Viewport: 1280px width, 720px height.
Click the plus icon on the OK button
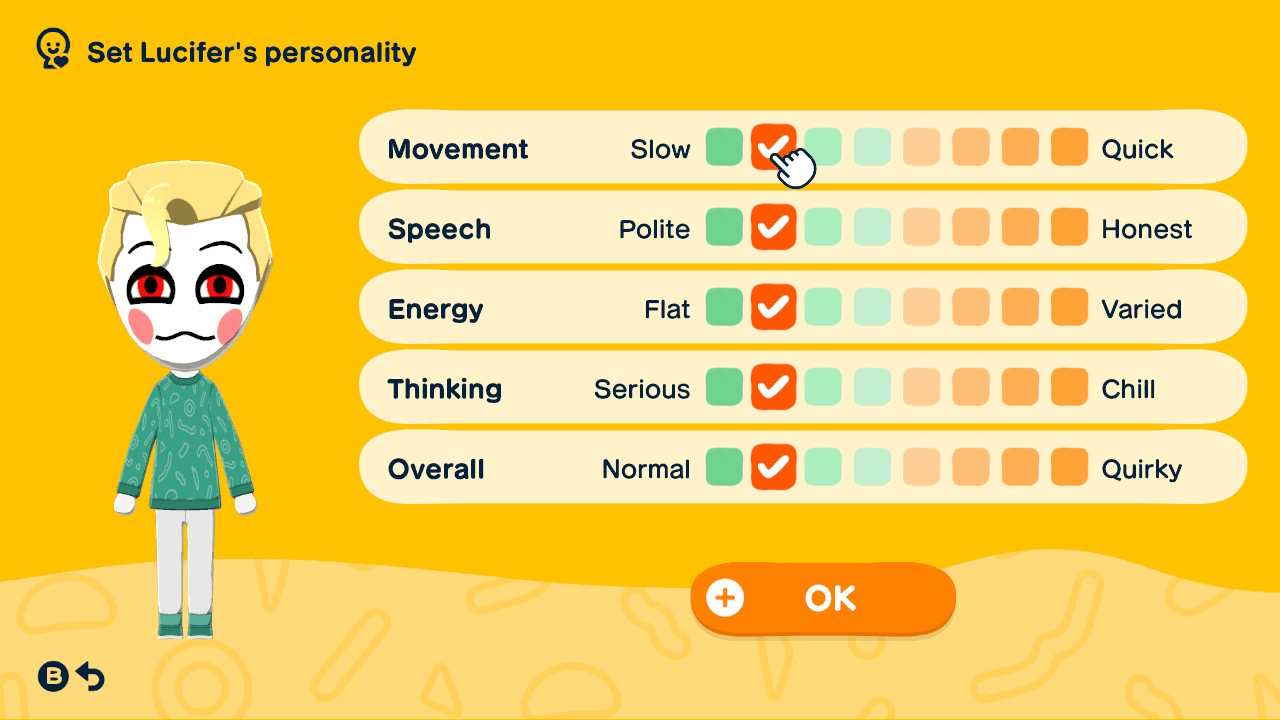(724, 598)
